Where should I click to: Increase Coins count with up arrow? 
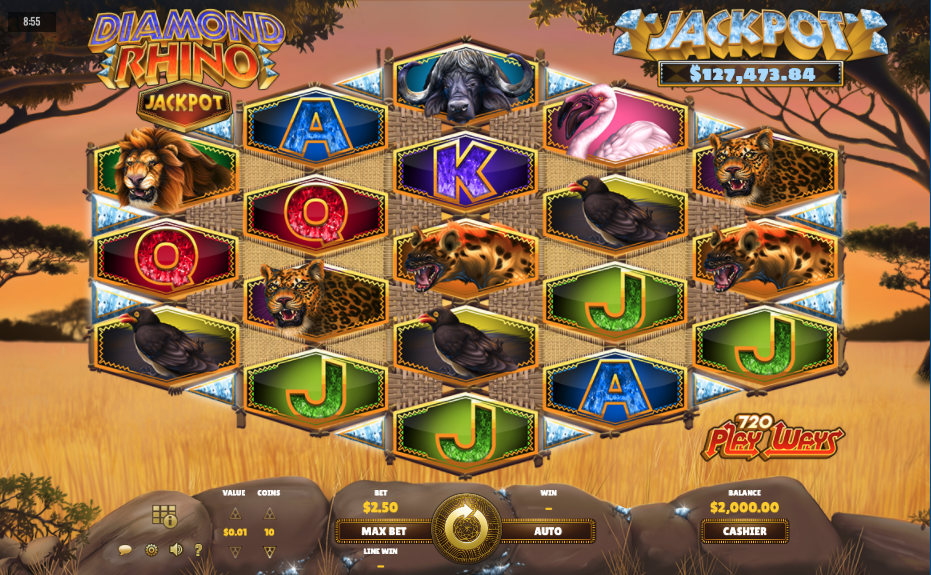pyautogui.click(x=269, y=513)
